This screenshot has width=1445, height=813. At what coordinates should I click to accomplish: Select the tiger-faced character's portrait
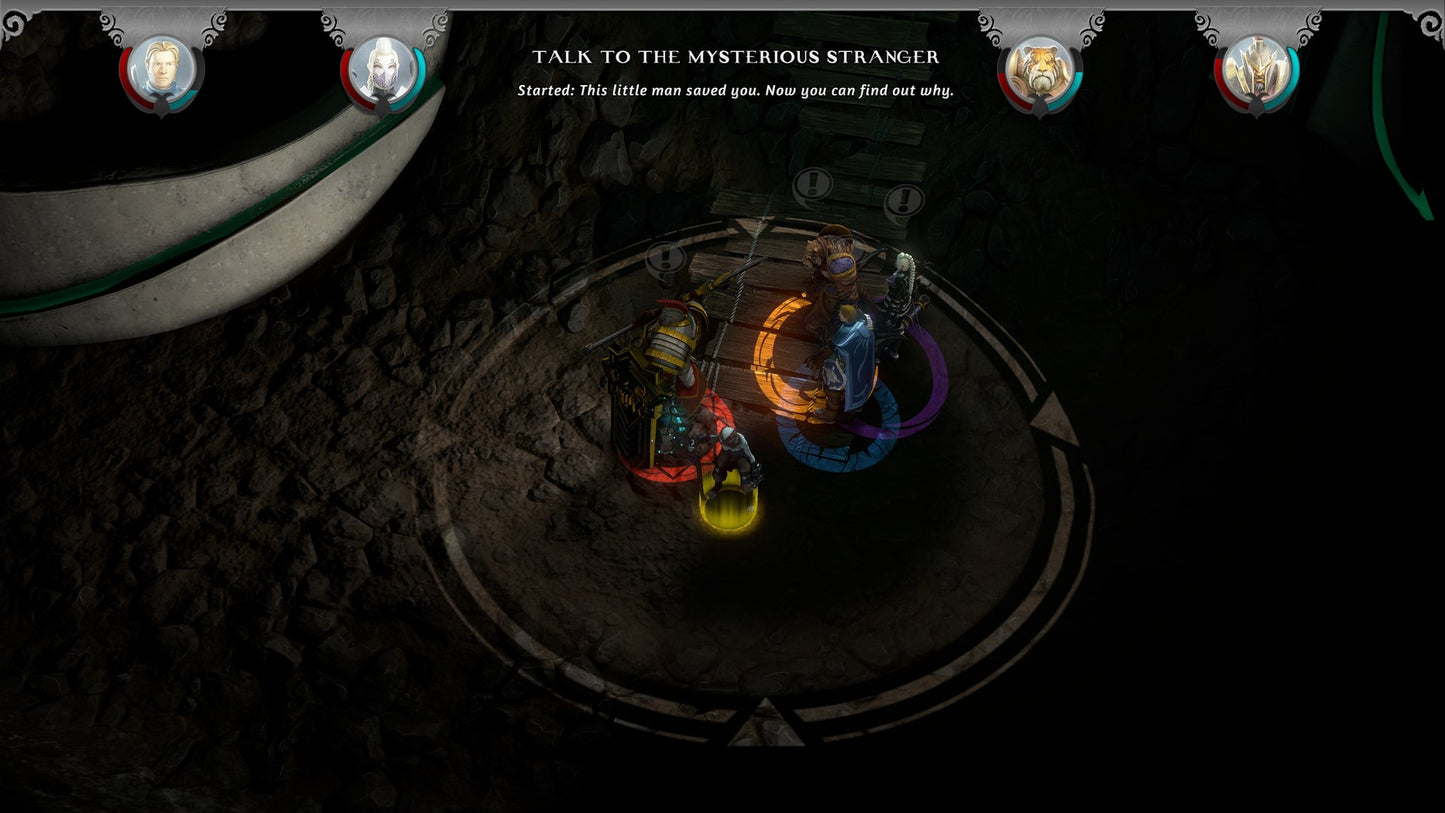click(1041, 68)
